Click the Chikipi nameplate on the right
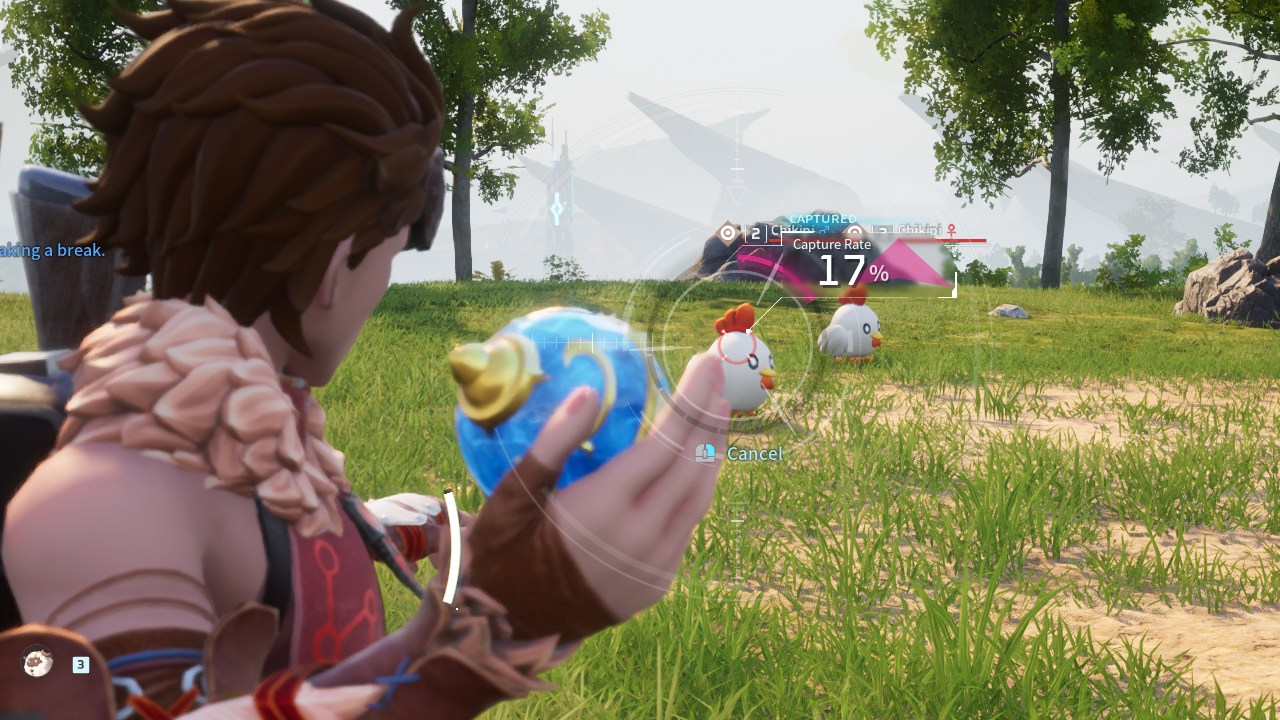 click(919, 228)
